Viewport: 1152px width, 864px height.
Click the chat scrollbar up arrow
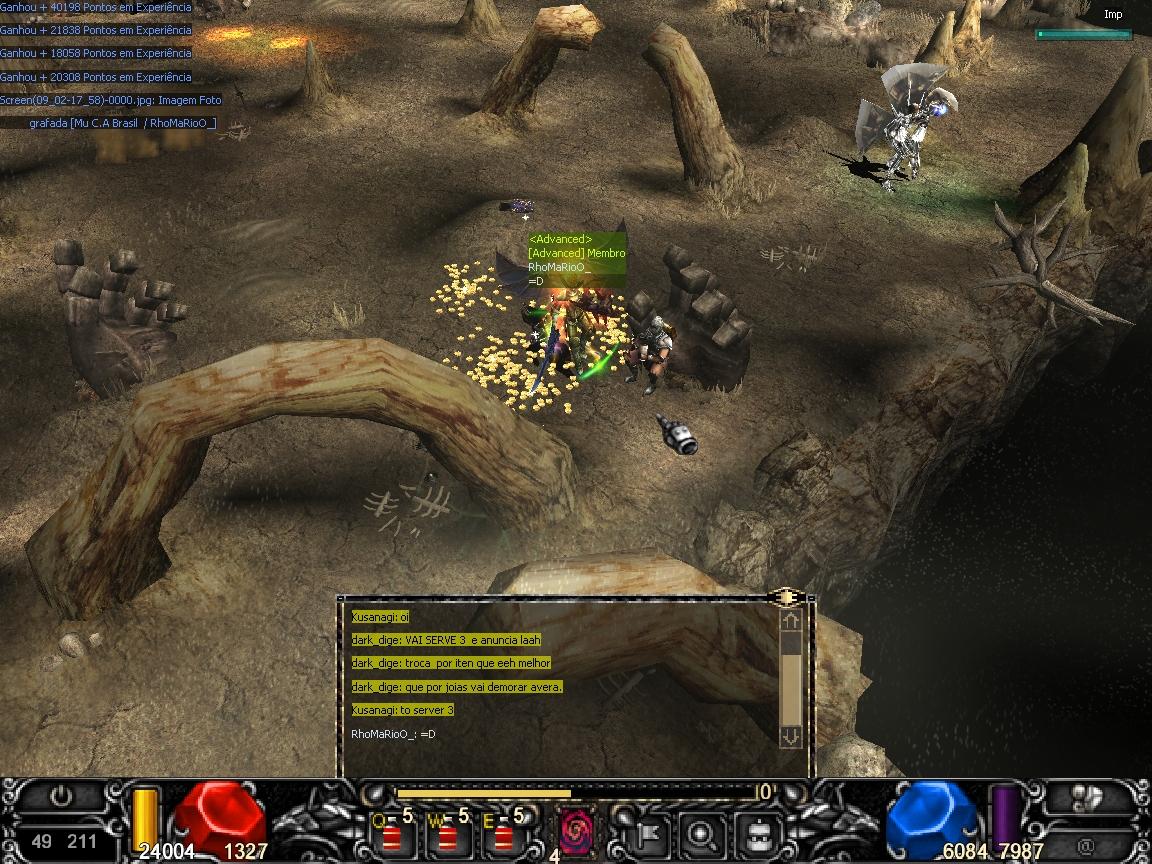(x=791, y=621)
